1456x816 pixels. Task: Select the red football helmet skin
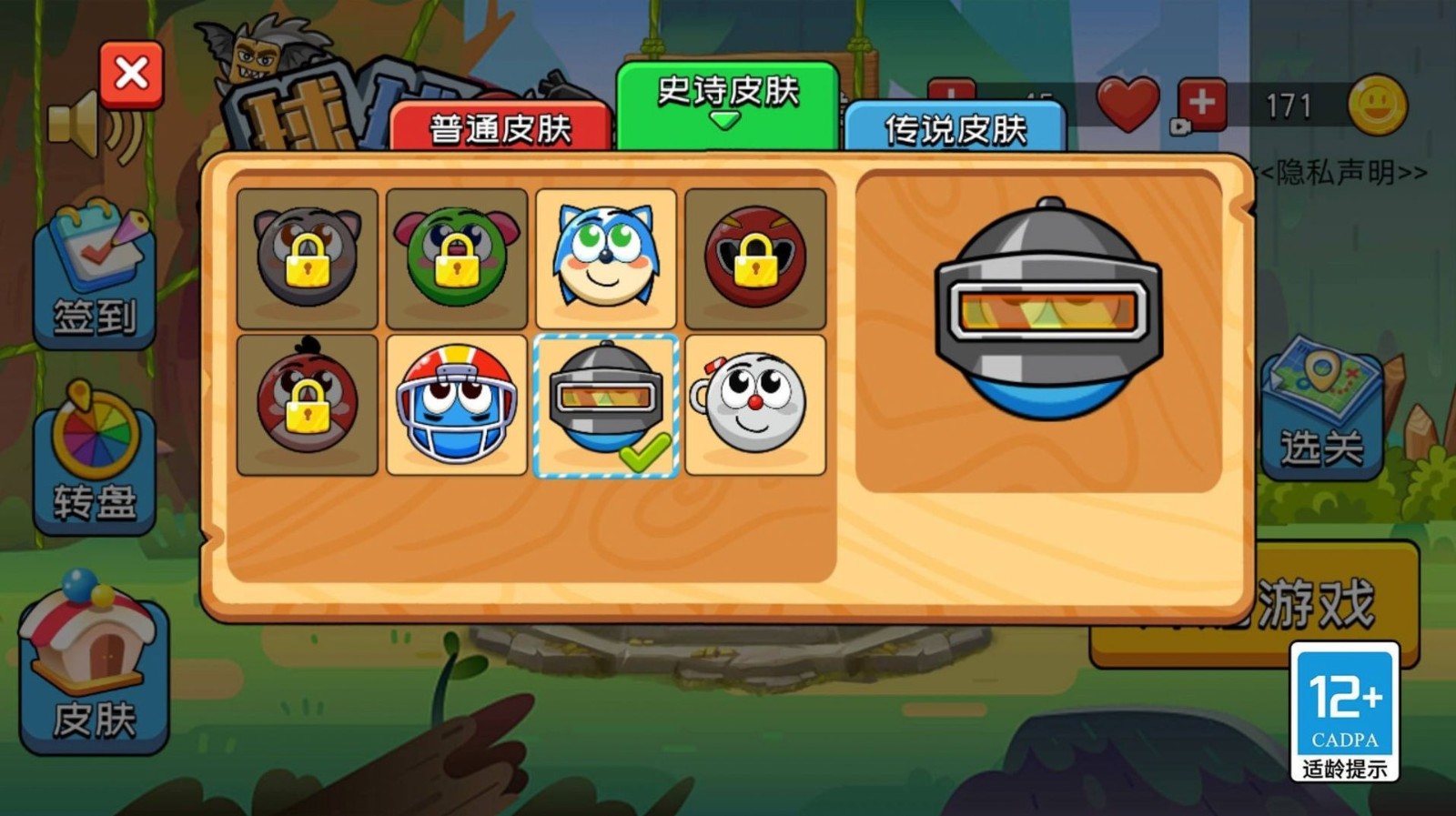click(x=457, y=403)
